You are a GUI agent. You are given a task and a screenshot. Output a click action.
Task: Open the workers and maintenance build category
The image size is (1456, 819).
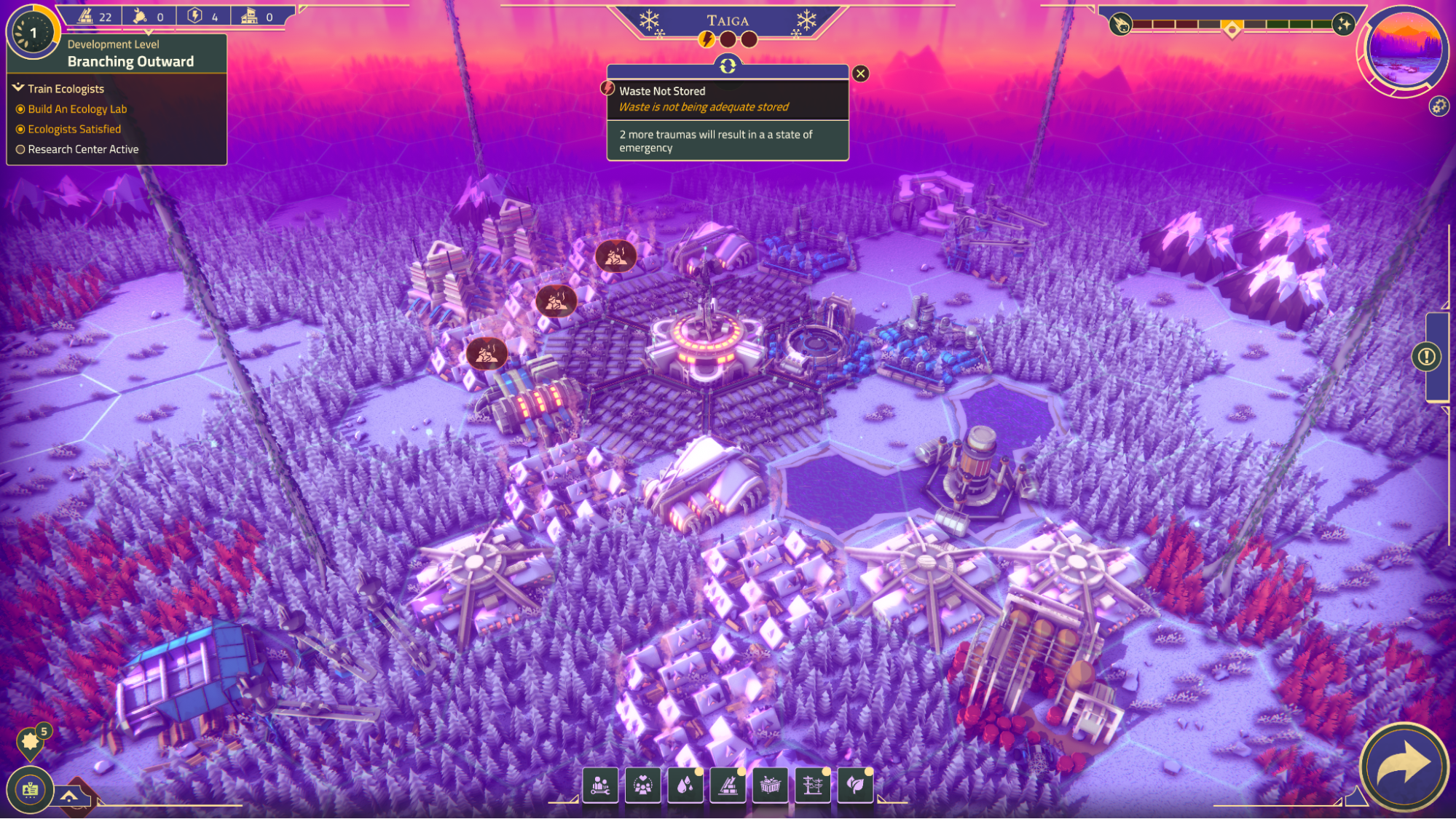pyautogui.click(x=600, y=786)
